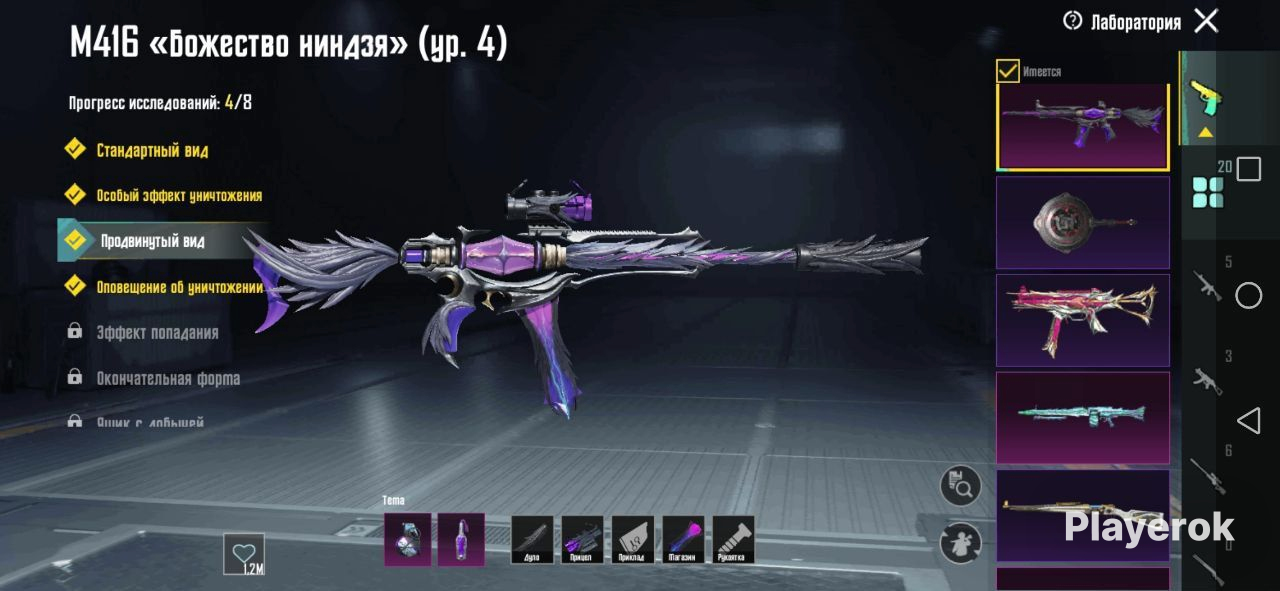
Task: Like the skin with the heart button
Action: point(244,553)
